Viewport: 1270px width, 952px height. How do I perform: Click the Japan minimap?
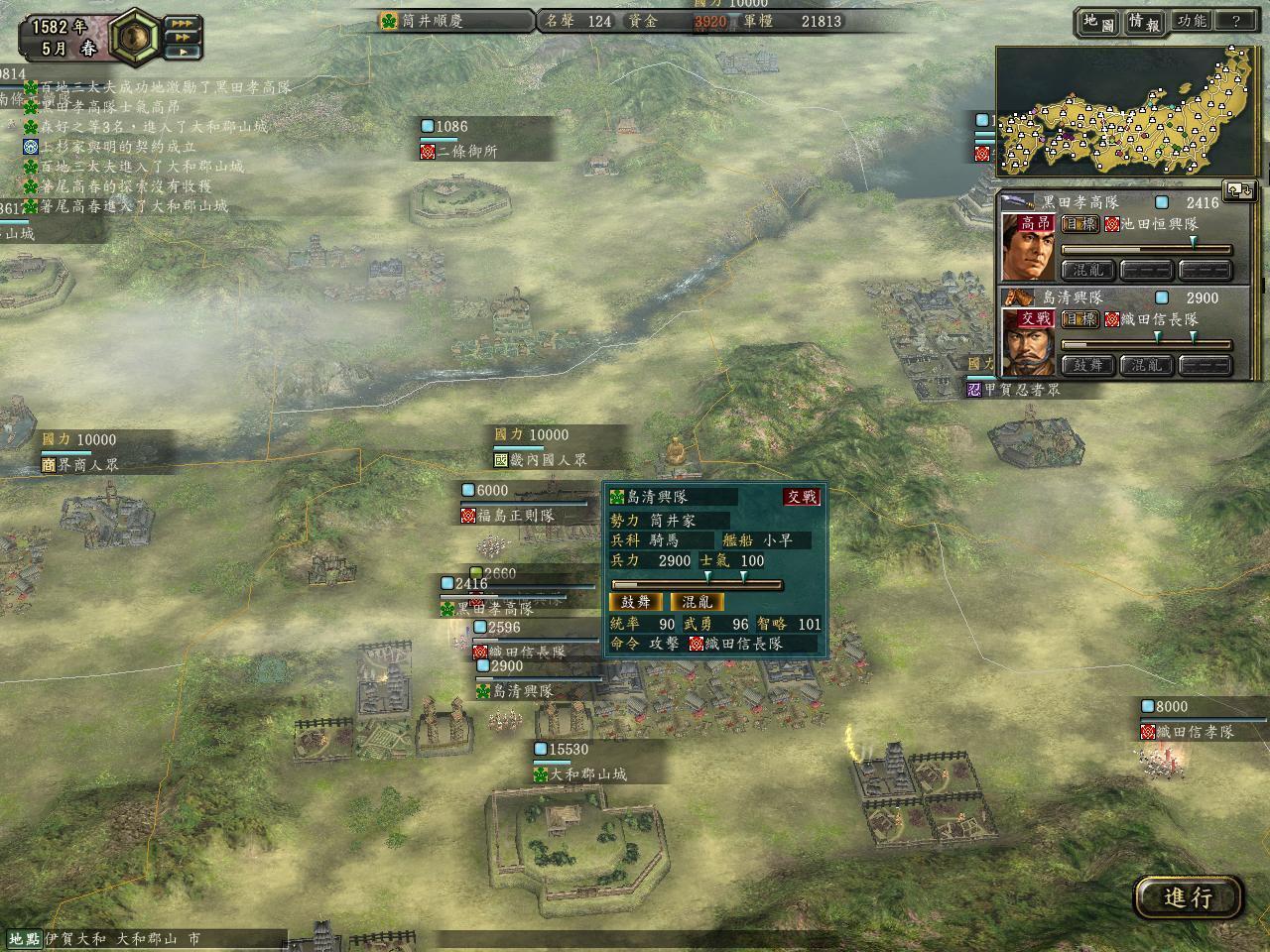[1127, 114]
